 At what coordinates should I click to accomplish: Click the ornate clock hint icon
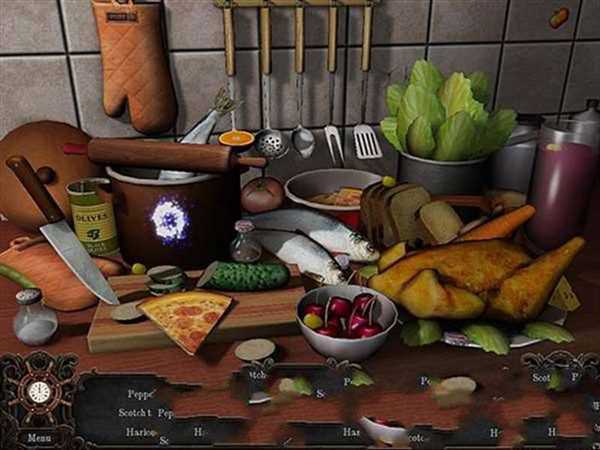point(39,392)
